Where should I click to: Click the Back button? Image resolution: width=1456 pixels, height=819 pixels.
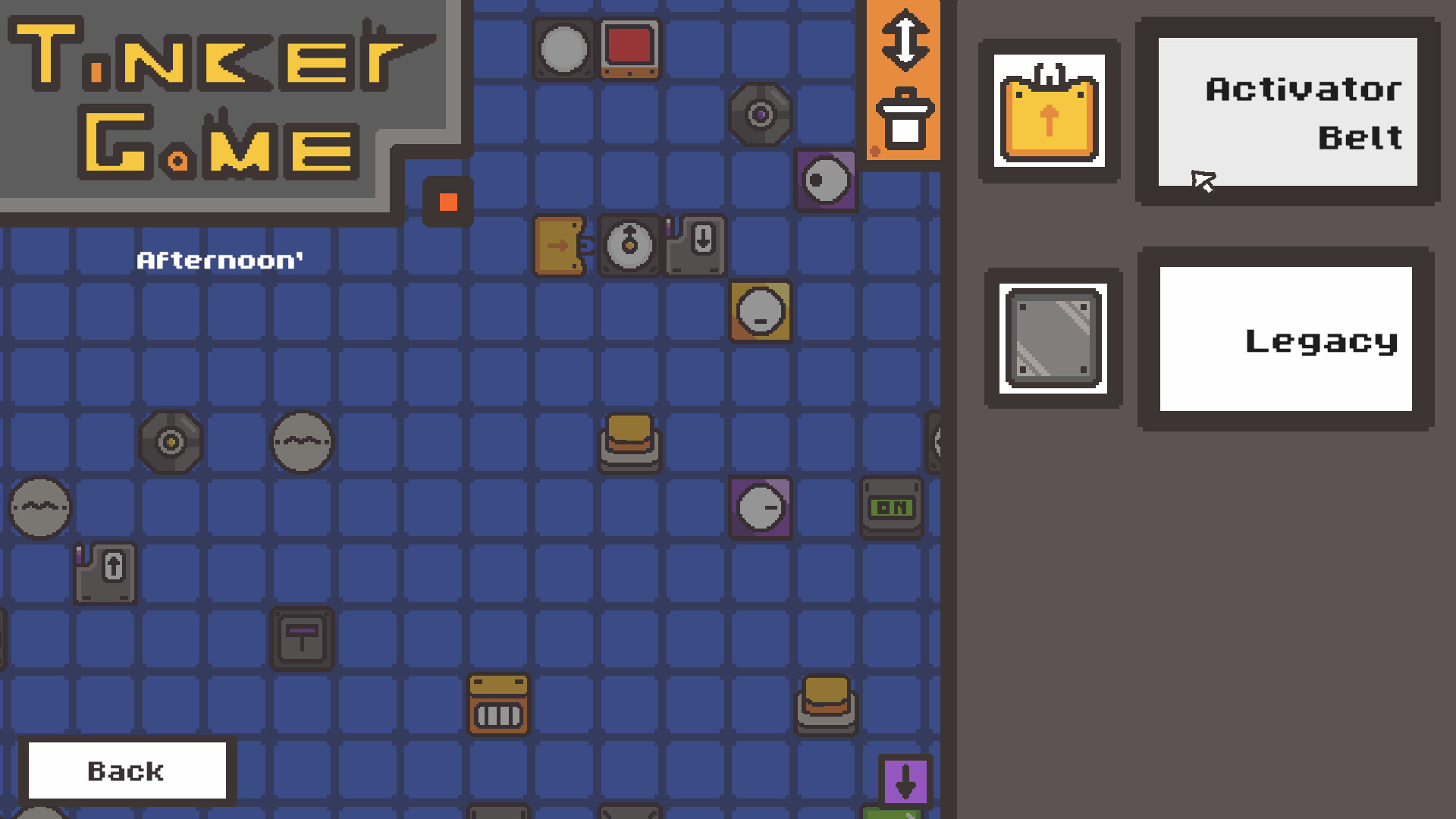click(x=126, y=770)
